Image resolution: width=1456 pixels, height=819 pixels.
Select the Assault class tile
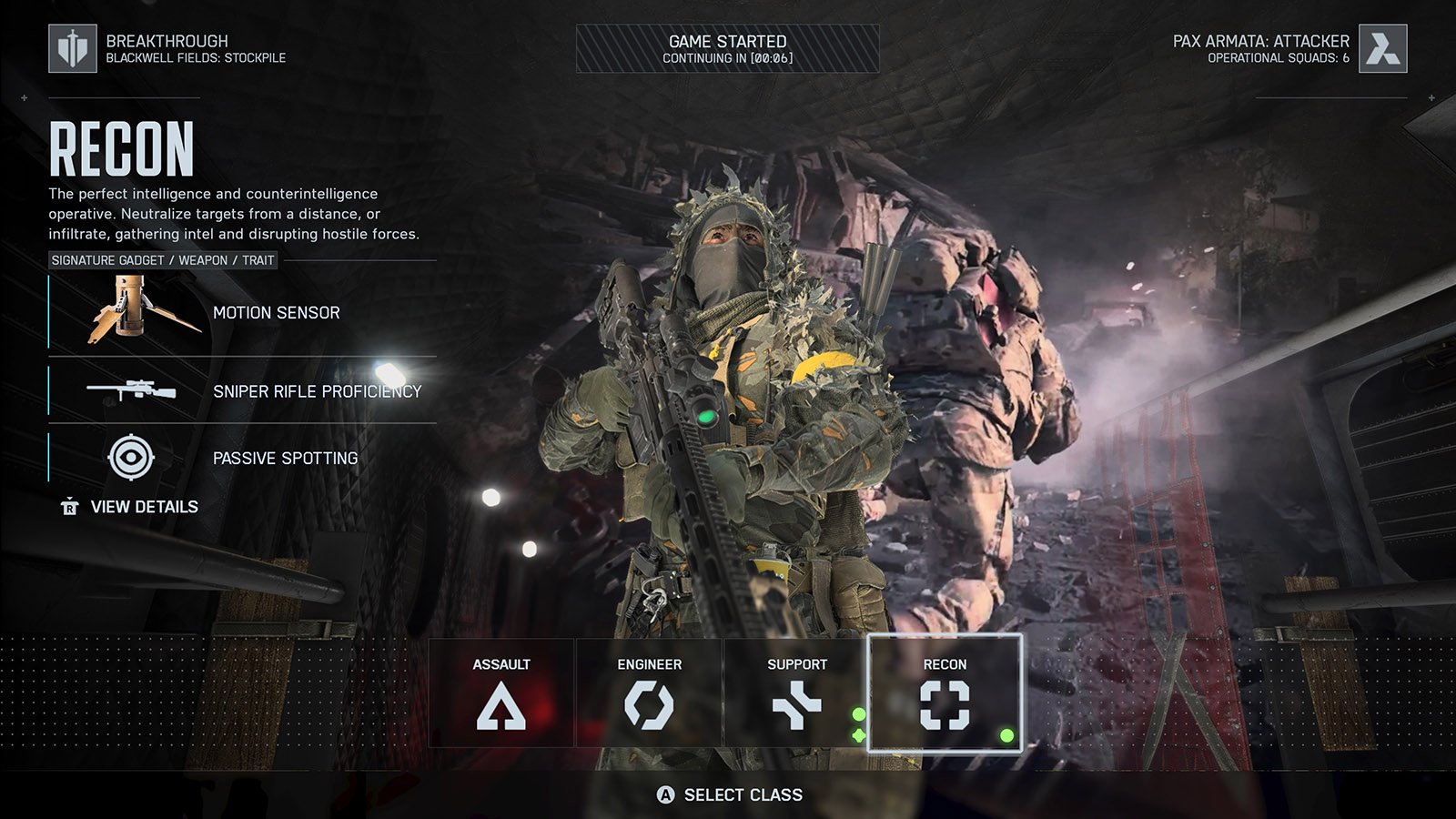[501, 693]
